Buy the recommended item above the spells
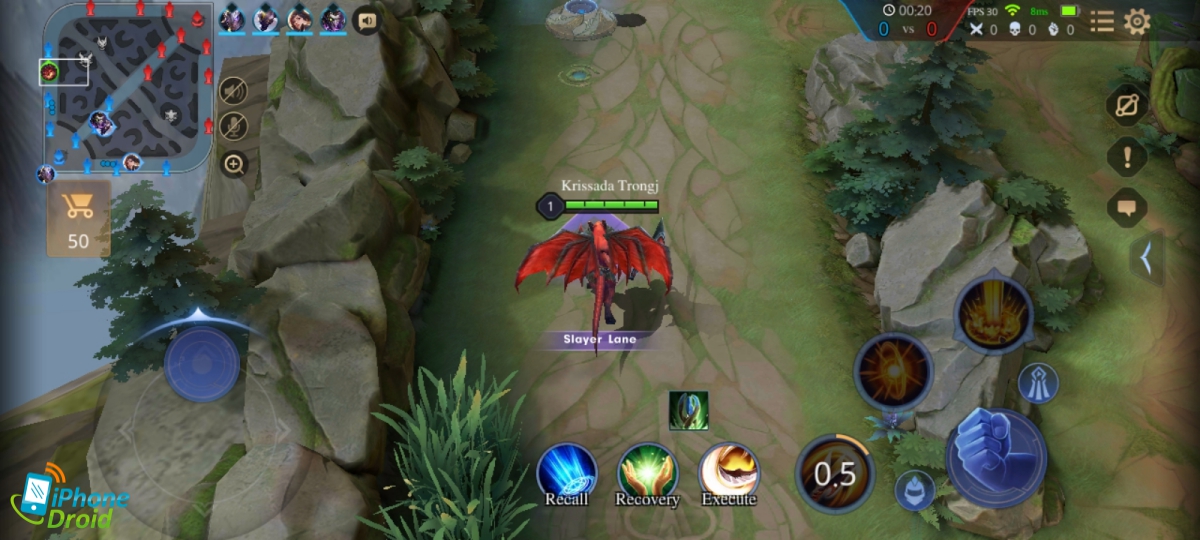The width and height of the screenshot is (1200, 540). [689, 411]
